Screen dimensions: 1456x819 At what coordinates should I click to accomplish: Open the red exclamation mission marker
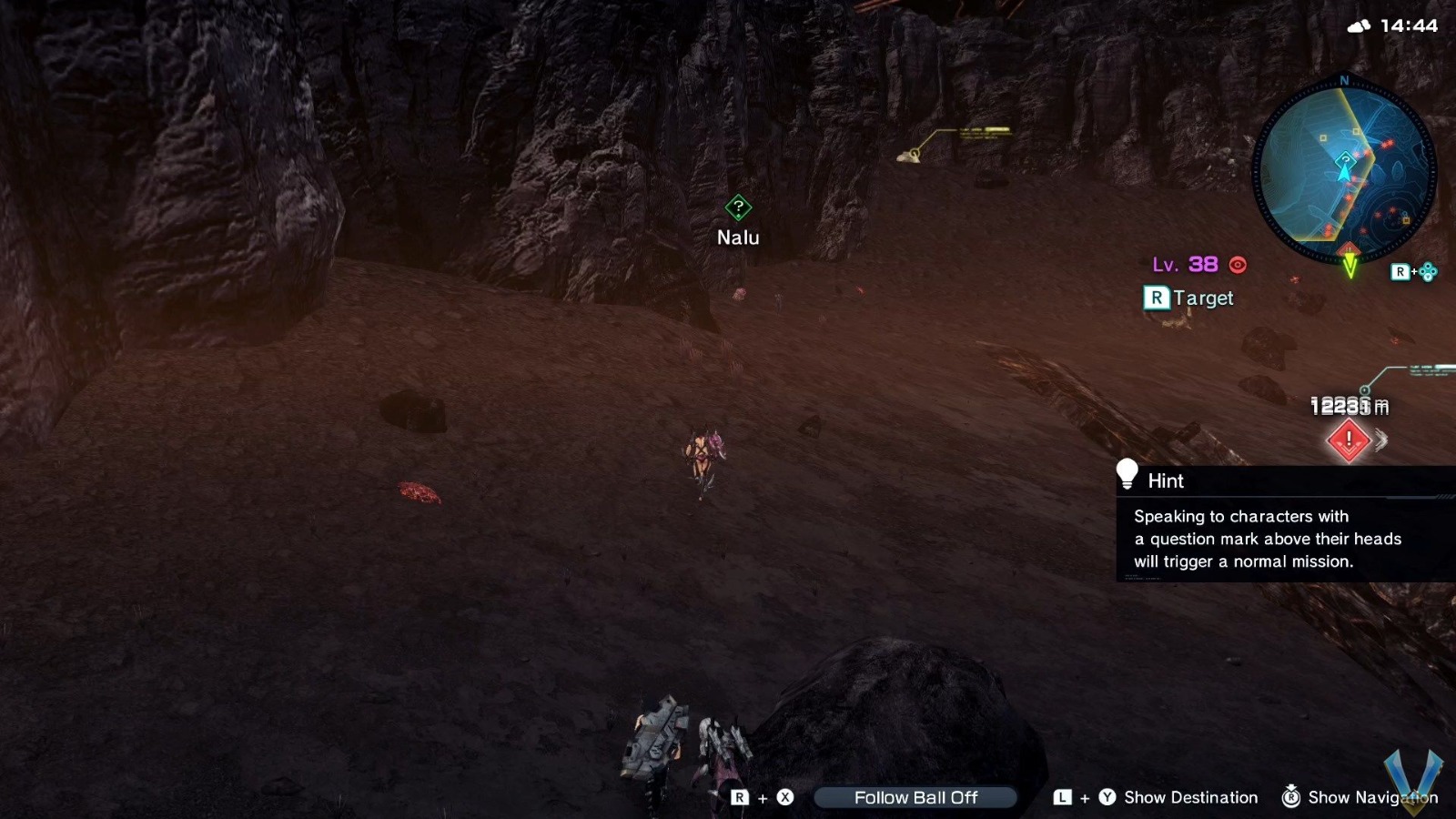tap(1349, 440)
